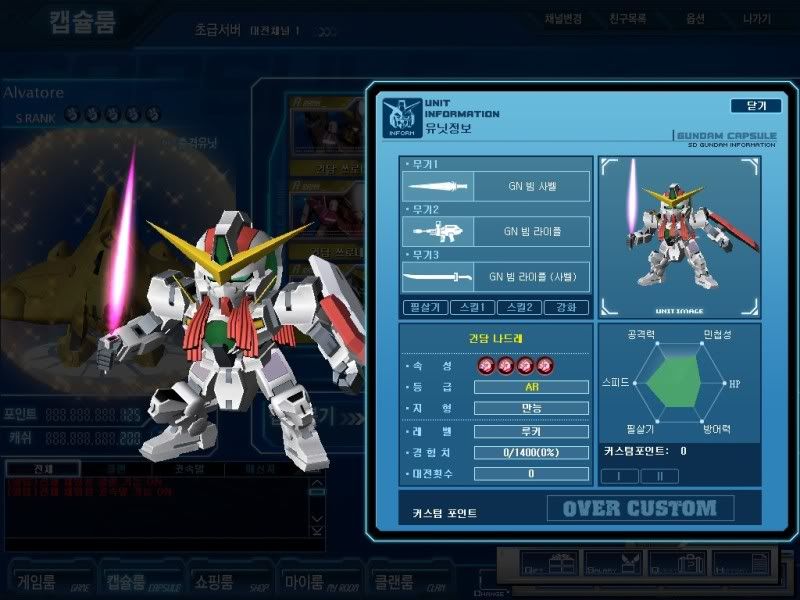
Task: Select the 전체 chat tab
Action: (41, 469)
